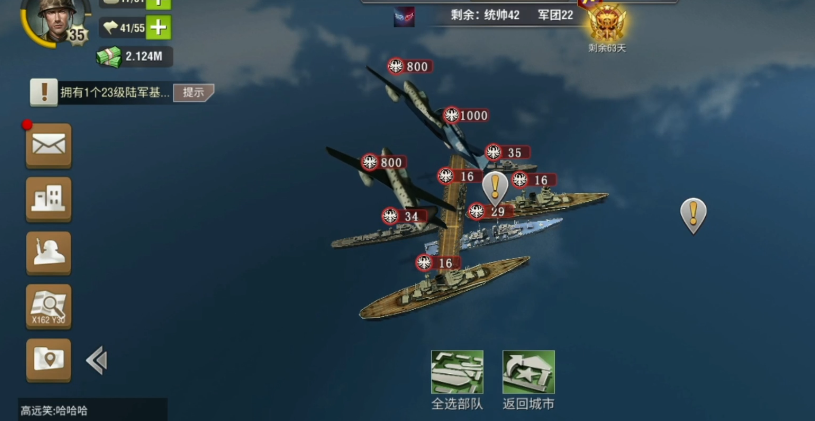Screen dimensions: 815x421
Task: Click the isolated exclamation marker at sea
Action: click(x=693, y=213)
